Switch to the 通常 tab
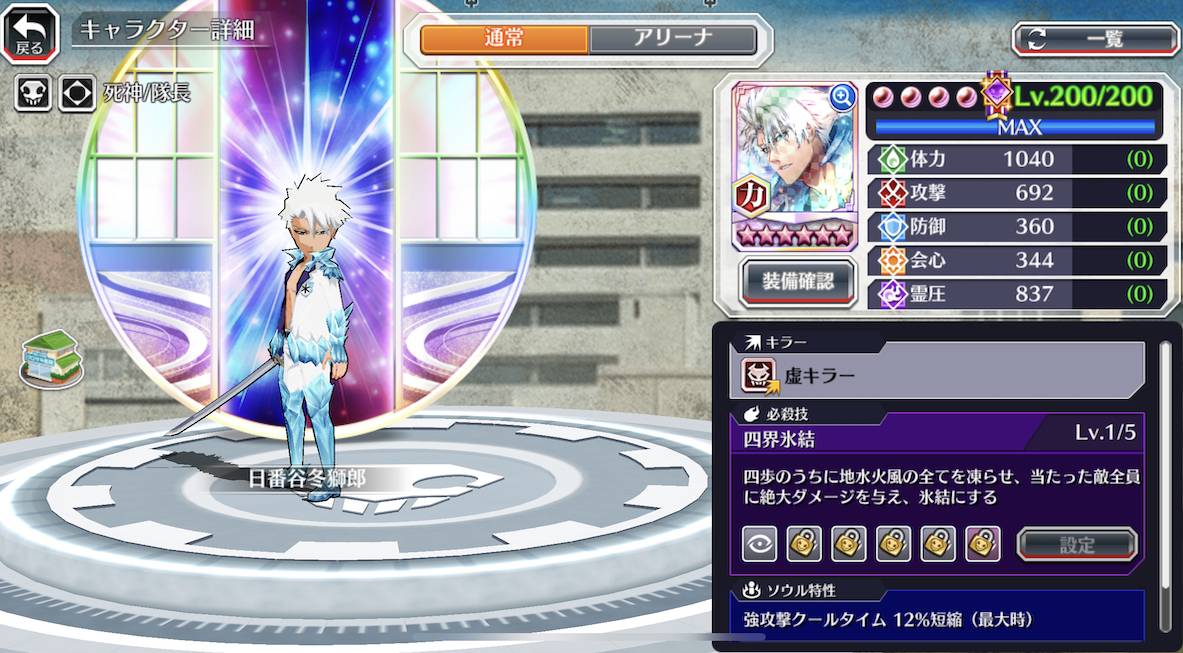This screenshot has width=1183, height=653. click(504, 39)
